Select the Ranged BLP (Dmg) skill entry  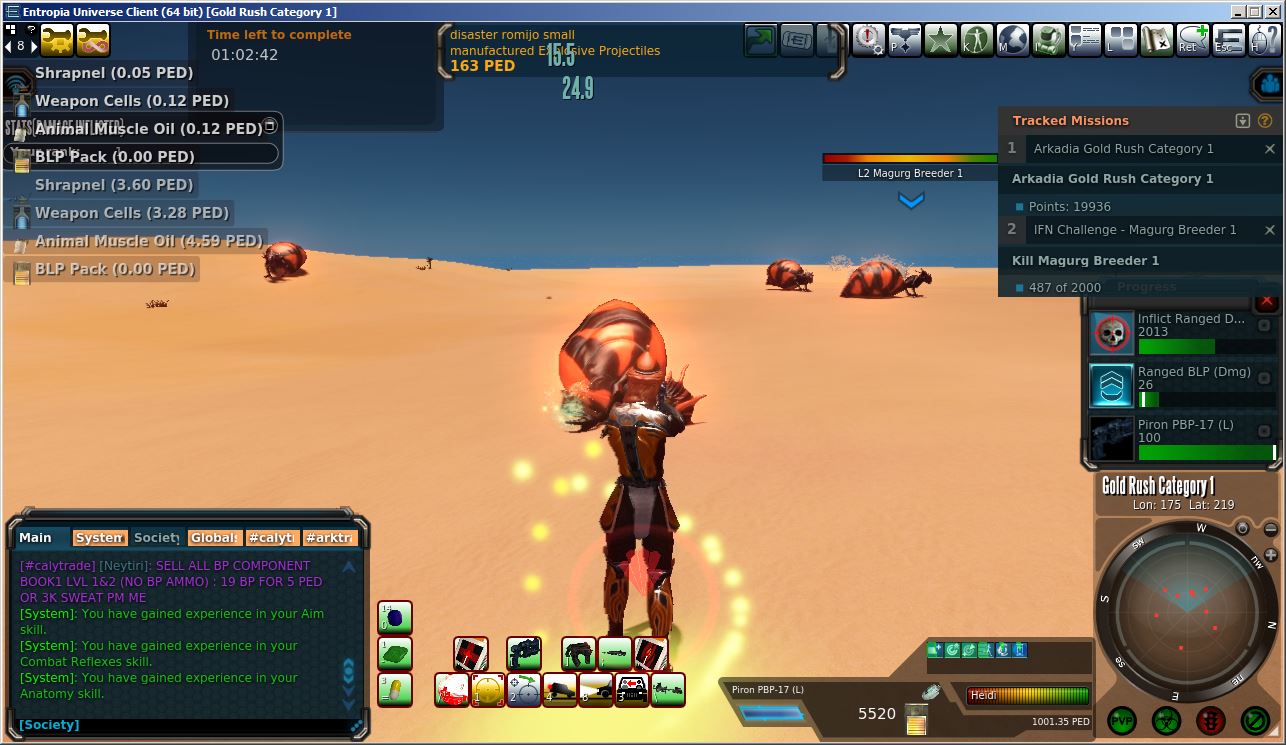pyautogui.click(x=1111, y=385)
